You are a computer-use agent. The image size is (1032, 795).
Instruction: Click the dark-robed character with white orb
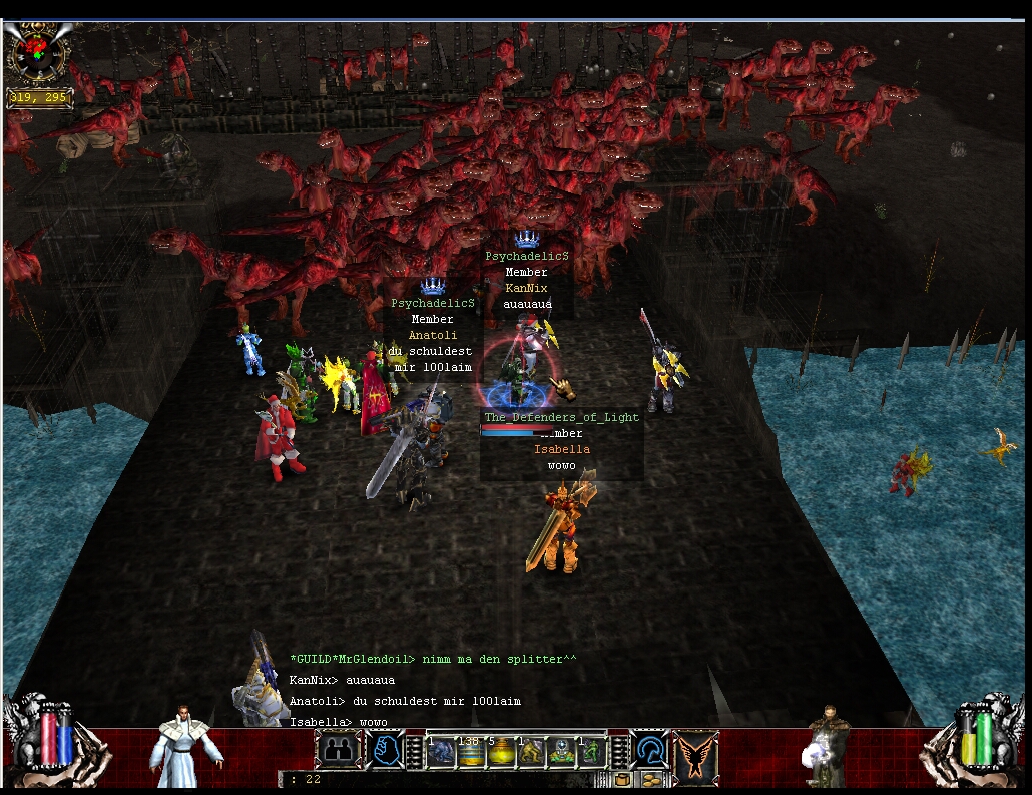pyautogui.click(x=828, y=745)
